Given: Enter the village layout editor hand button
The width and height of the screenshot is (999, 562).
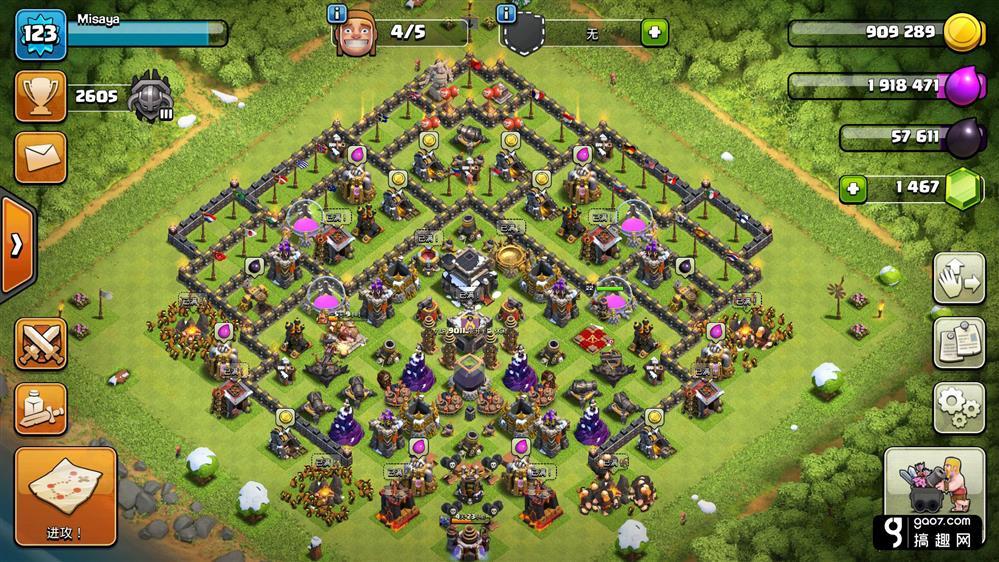Looking at the screenshot, I should (958, 279).
